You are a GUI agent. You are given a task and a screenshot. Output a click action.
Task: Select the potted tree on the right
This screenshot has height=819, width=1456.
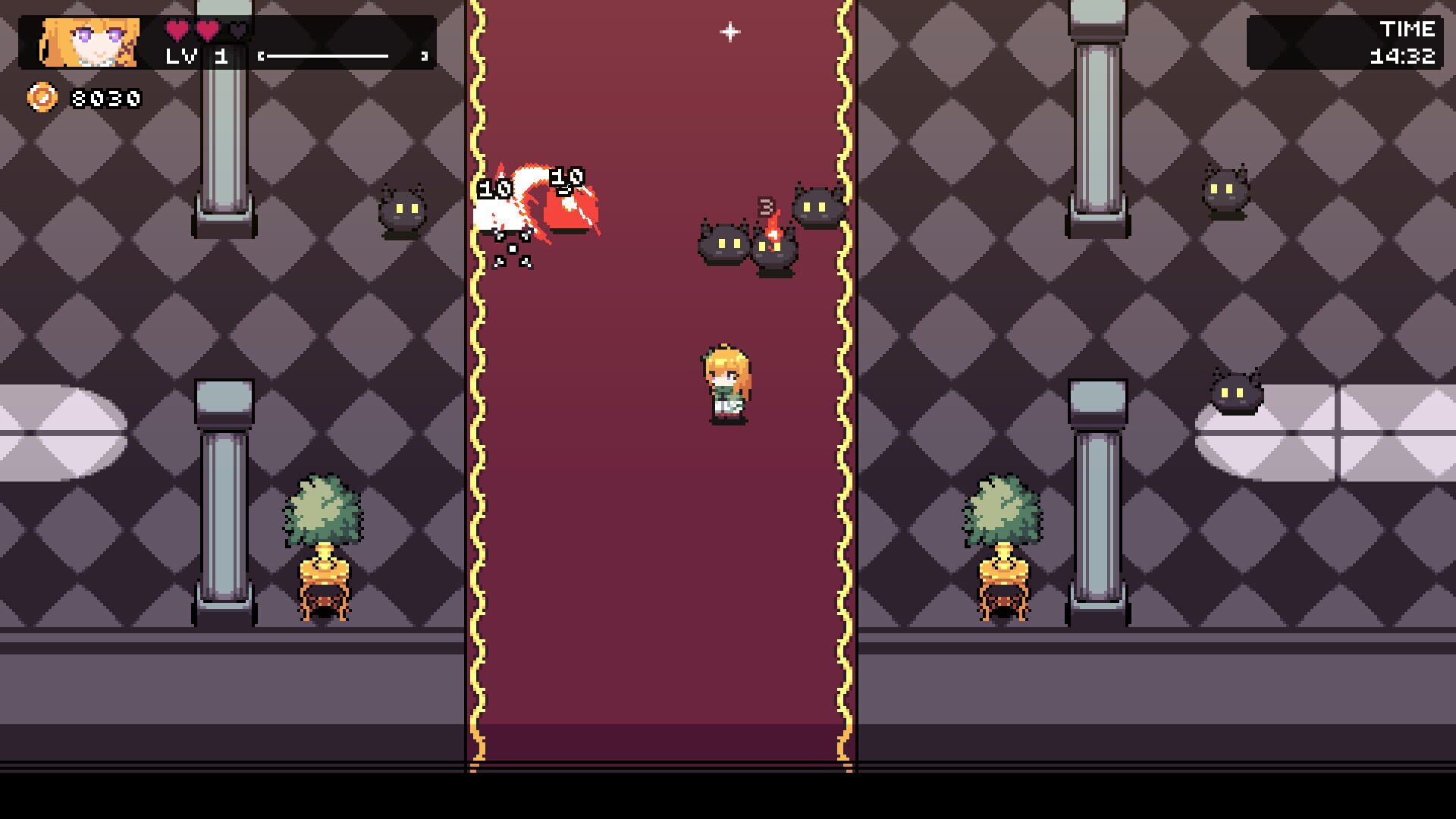point(1005,523)
